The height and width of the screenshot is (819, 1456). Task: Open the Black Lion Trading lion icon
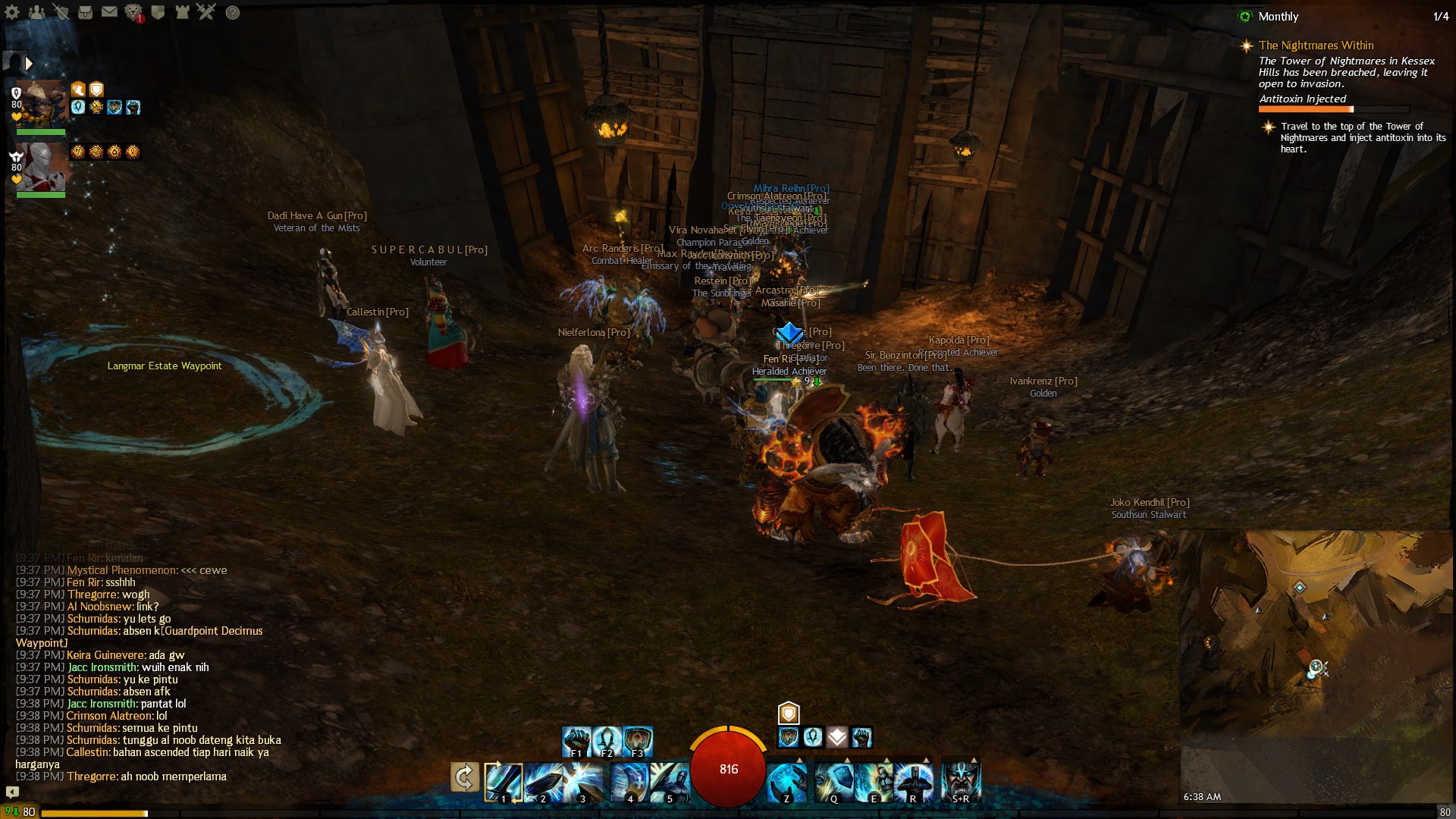click(x=133, y=12)
